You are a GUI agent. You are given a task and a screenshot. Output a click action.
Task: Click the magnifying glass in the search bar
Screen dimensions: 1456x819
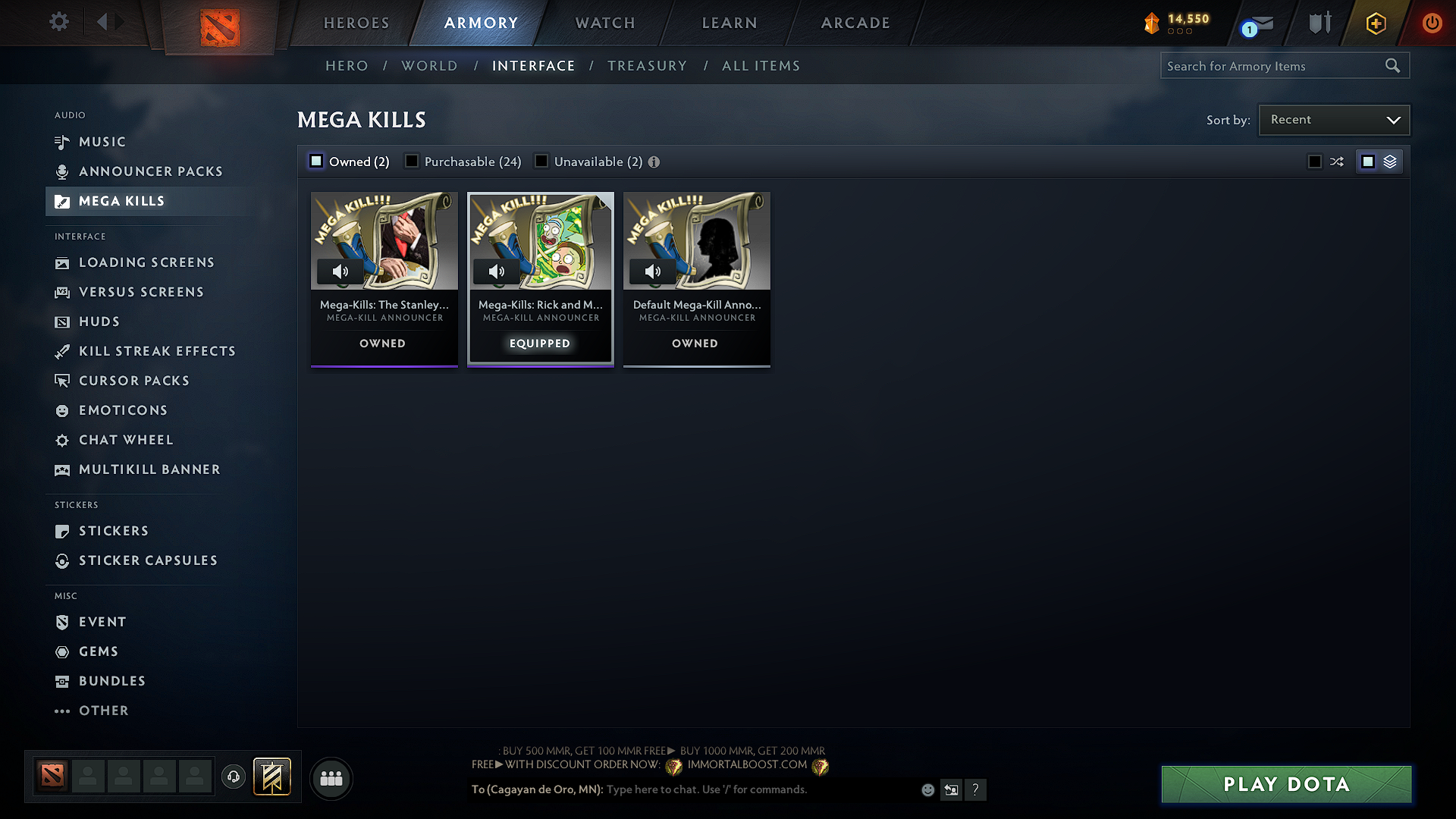pos(1393,65)
